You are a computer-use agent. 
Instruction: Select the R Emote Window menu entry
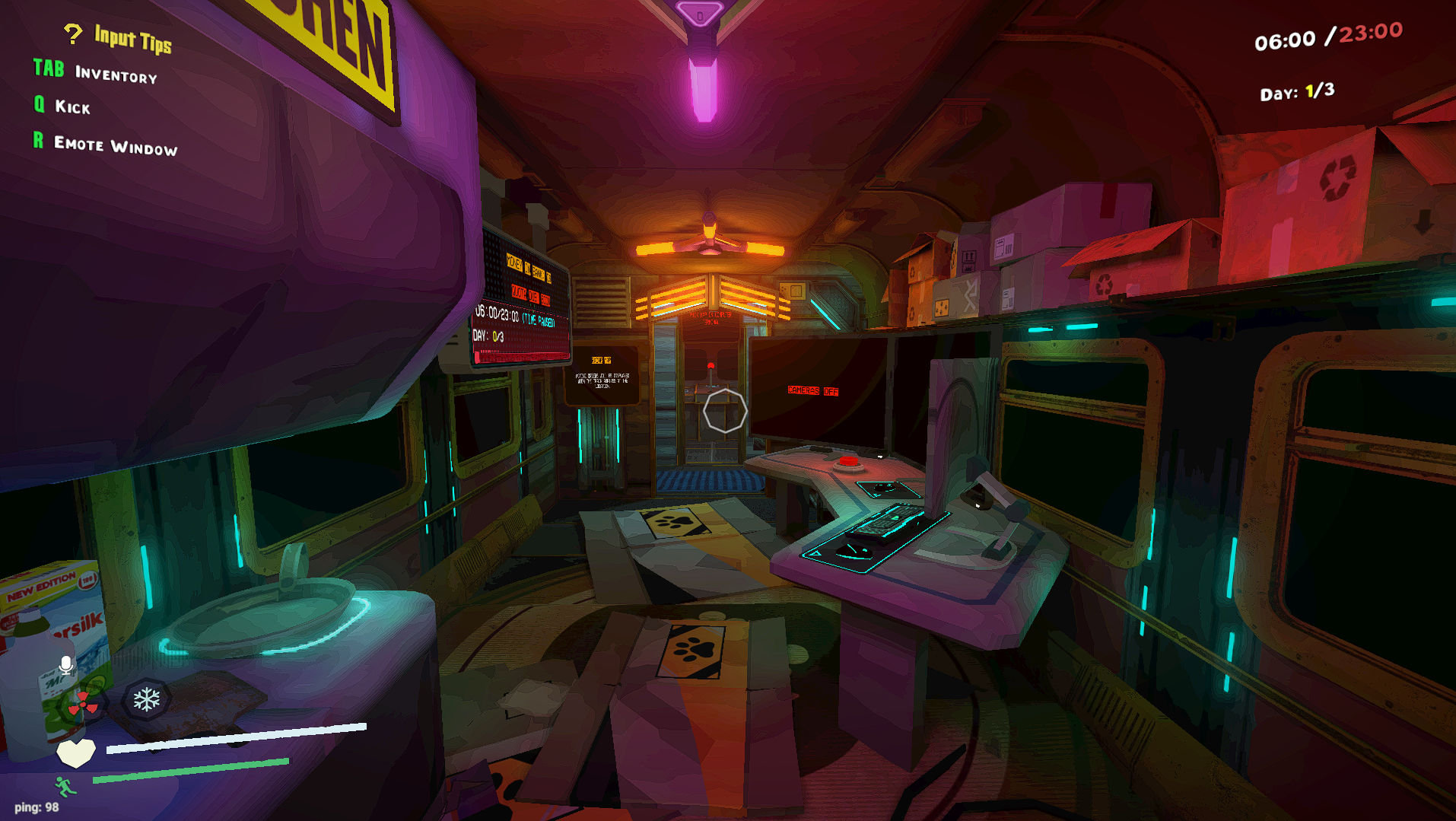(x=104, y=144)
